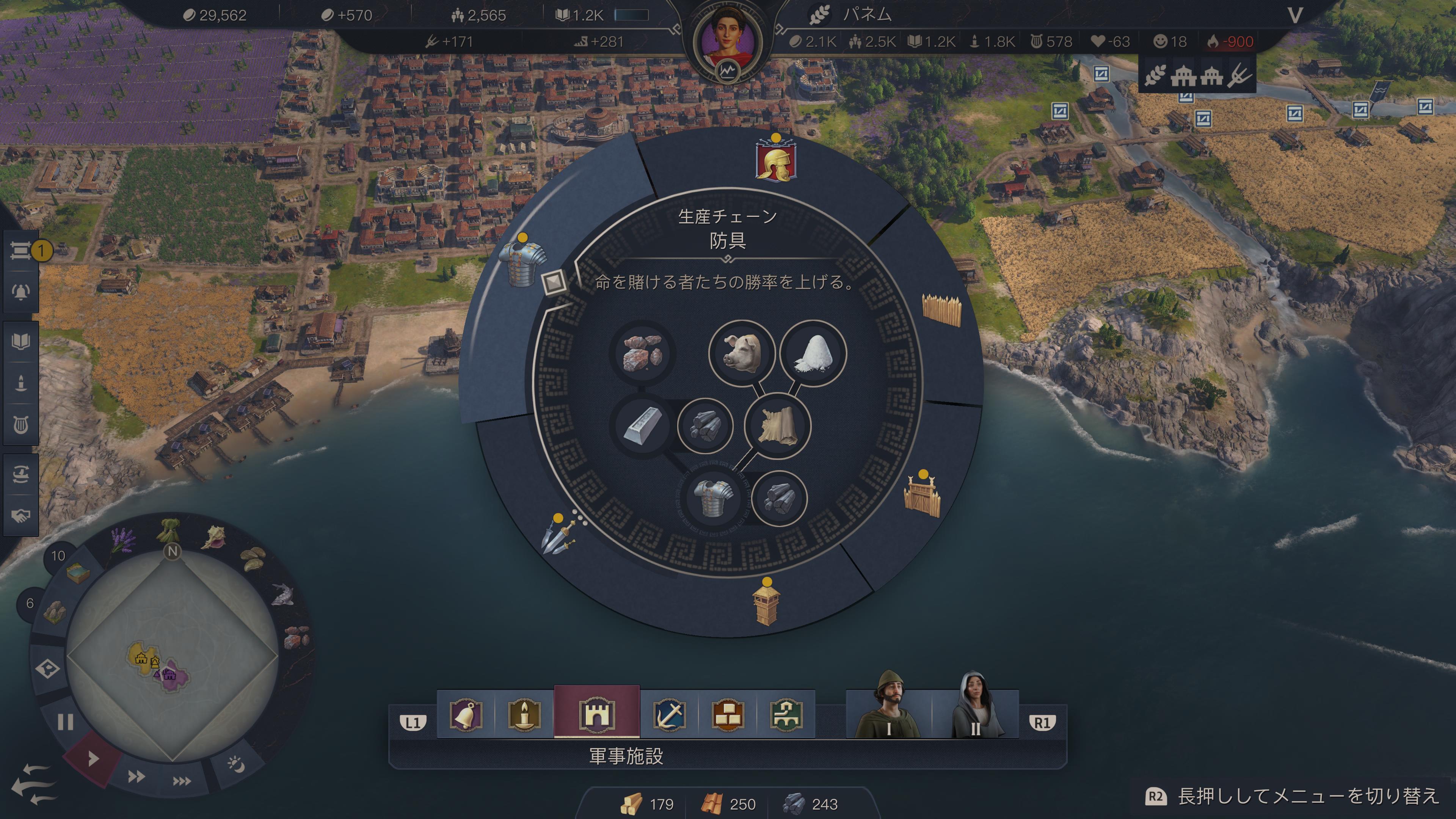
Task: Pick the wooden gate building option
Action: pos(923,496)
